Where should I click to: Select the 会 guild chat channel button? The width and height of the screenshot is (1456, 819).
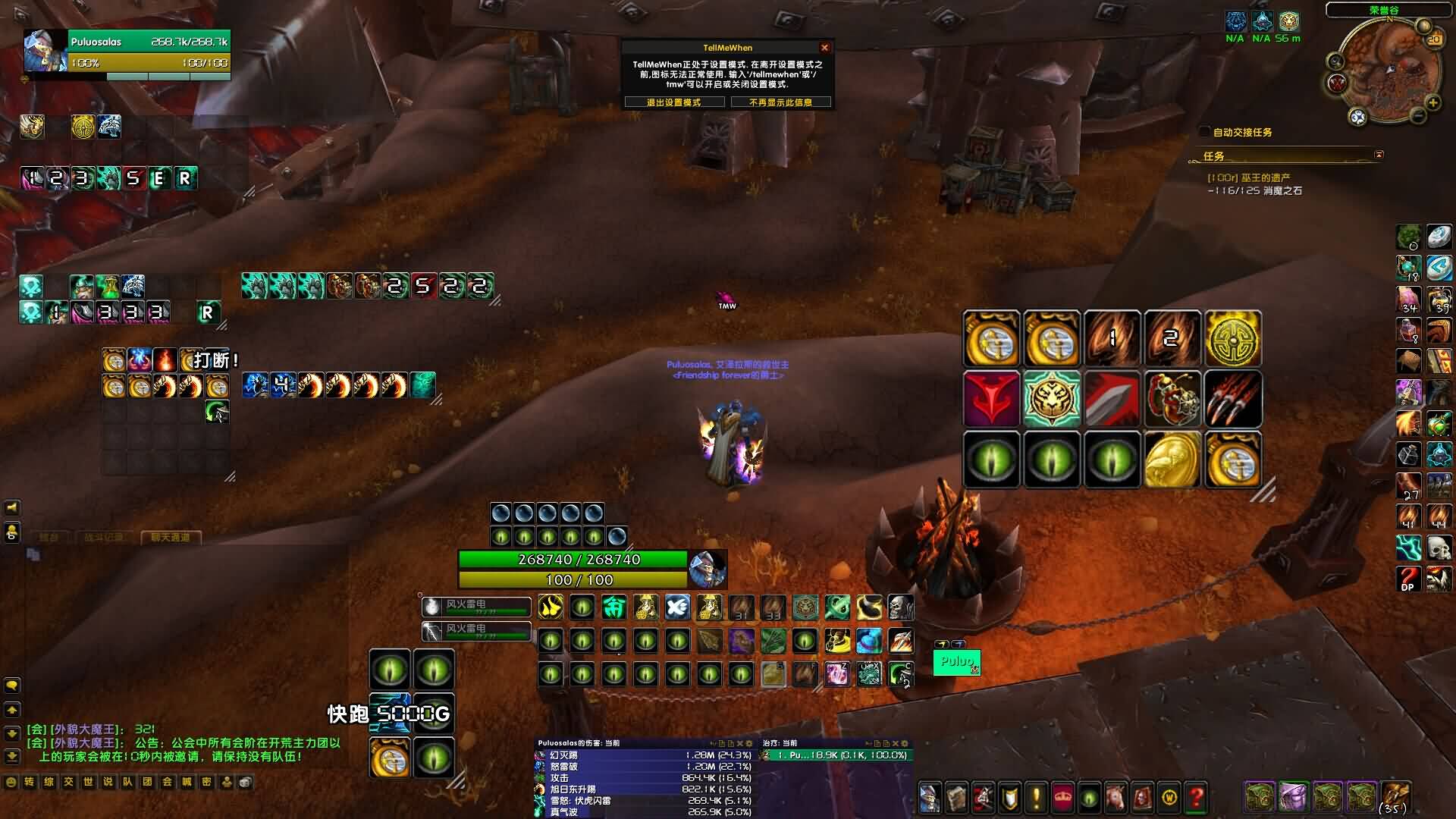167,782
